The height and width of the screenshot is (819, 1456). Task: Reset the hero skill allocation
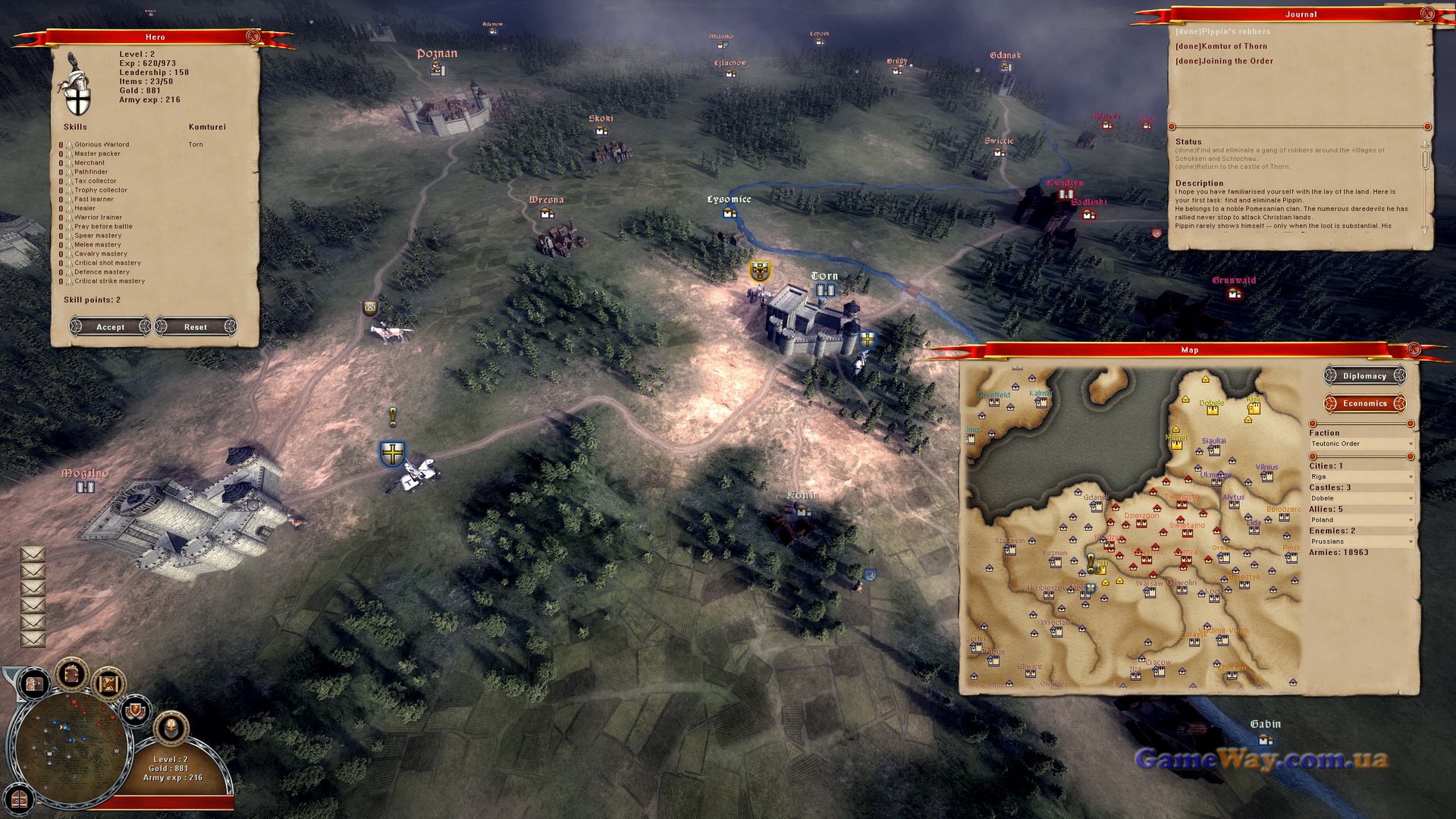(x=195, y=327)
